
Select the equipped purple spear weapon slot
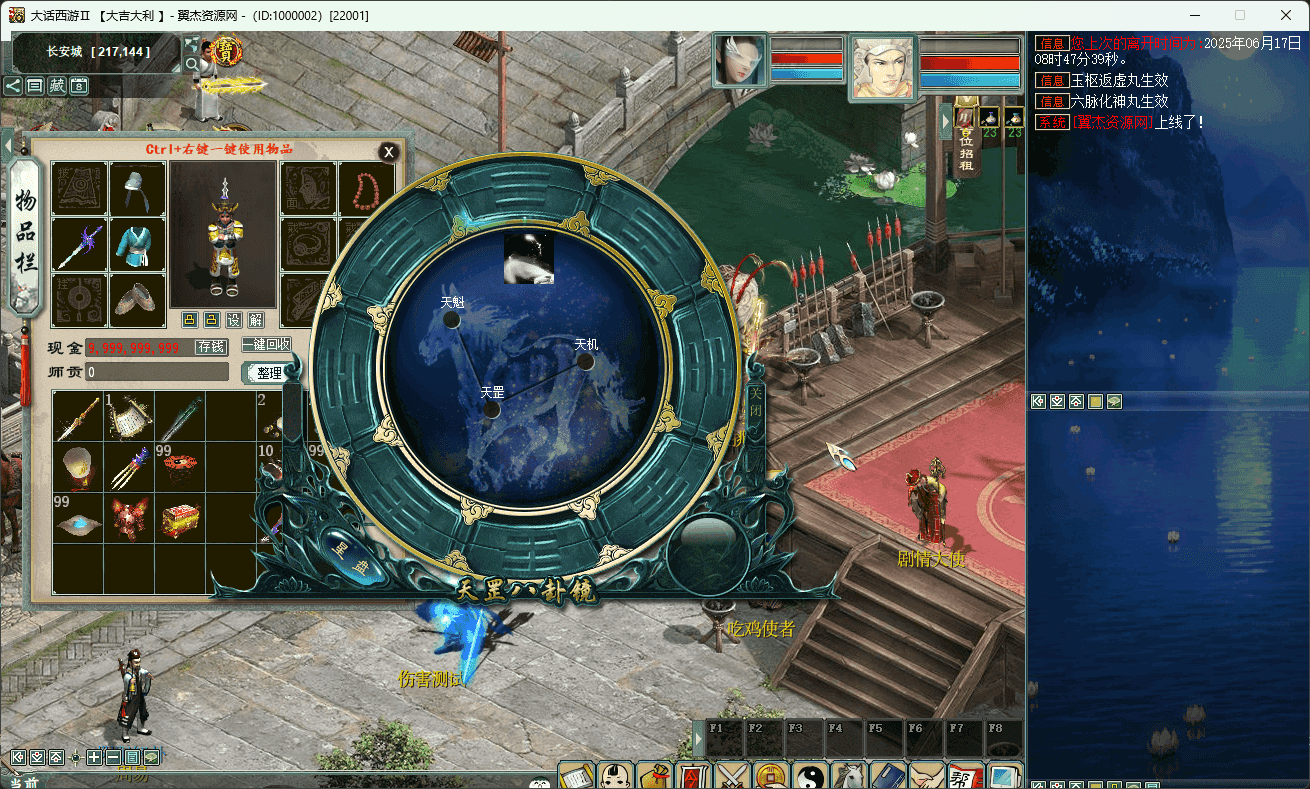(x=78, y=245)
